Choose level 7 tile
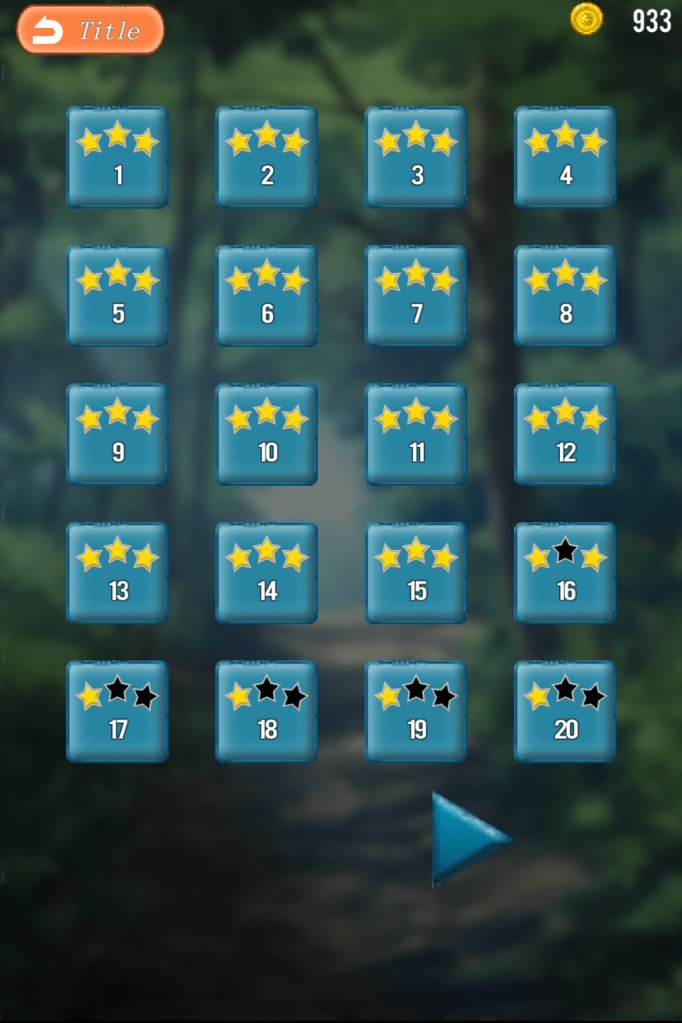The height and width of the screenshot is (1023, 682). tap(416, 296)
